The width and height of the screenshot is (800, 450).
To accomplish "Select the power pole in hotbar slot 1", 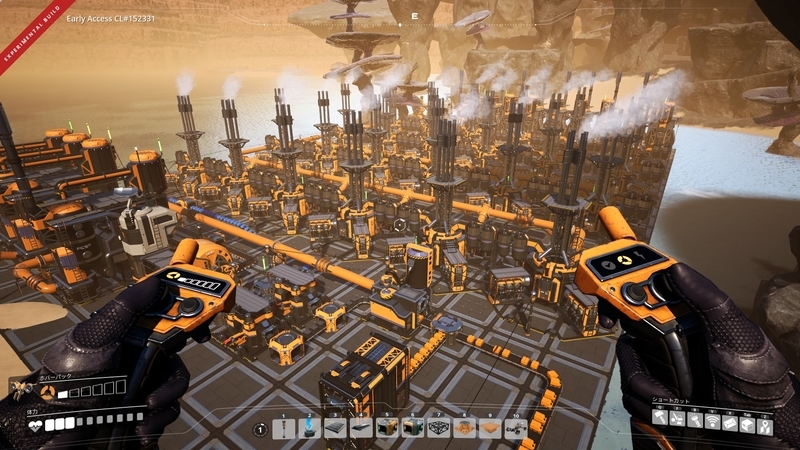I will [283, 428].
